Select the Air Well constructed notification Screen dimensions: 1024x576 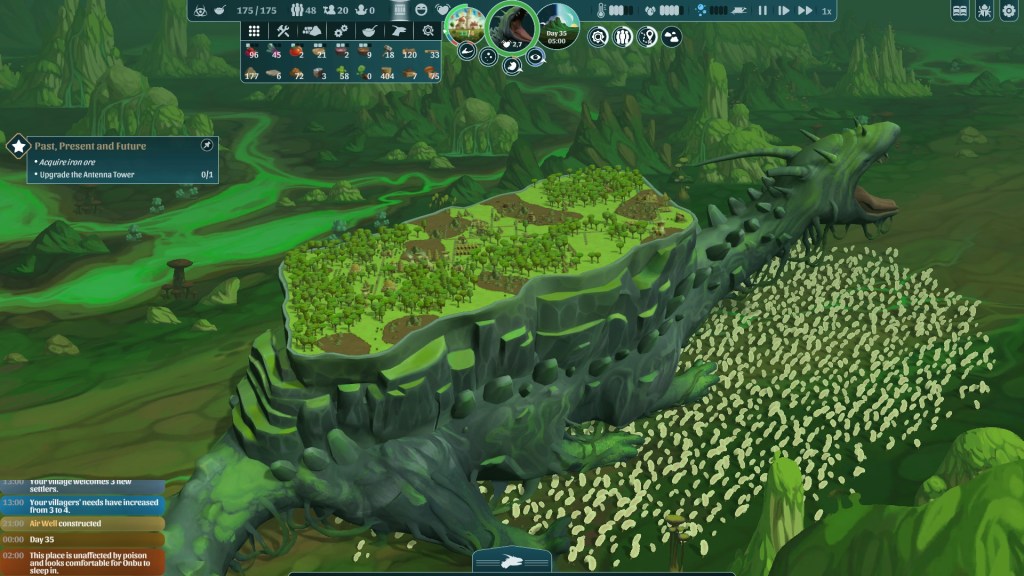pyautogui.click(x=82, y=523)
